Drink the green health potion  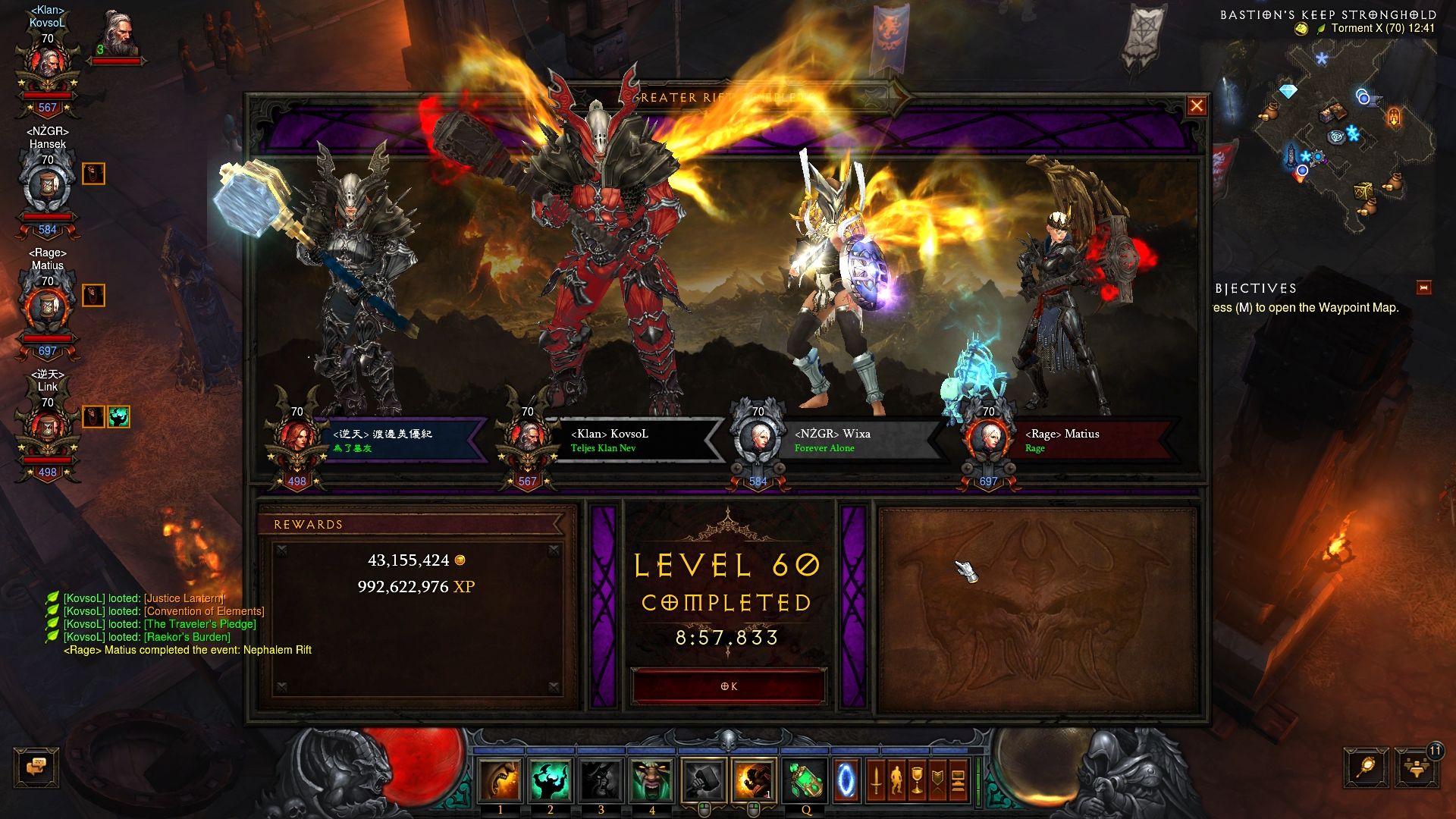pos(806,780)
